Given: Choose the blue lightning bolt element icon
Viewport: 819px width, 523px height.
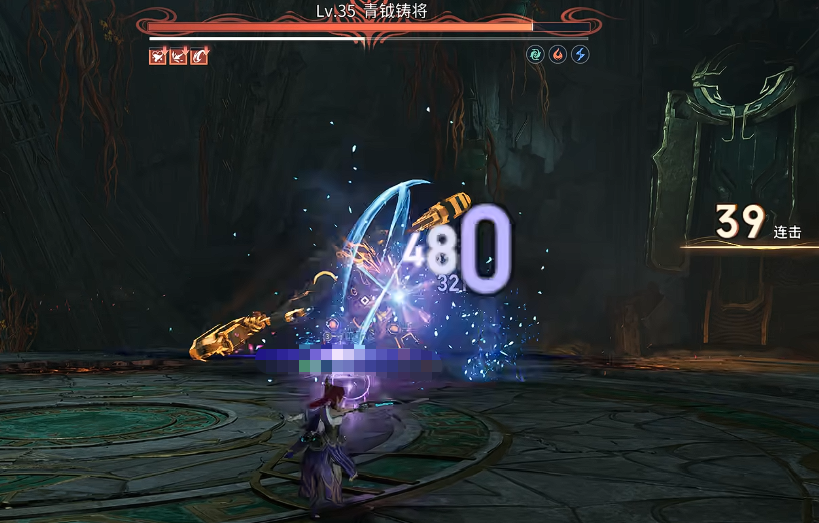Looking at the screenshot, I should 580,55.
